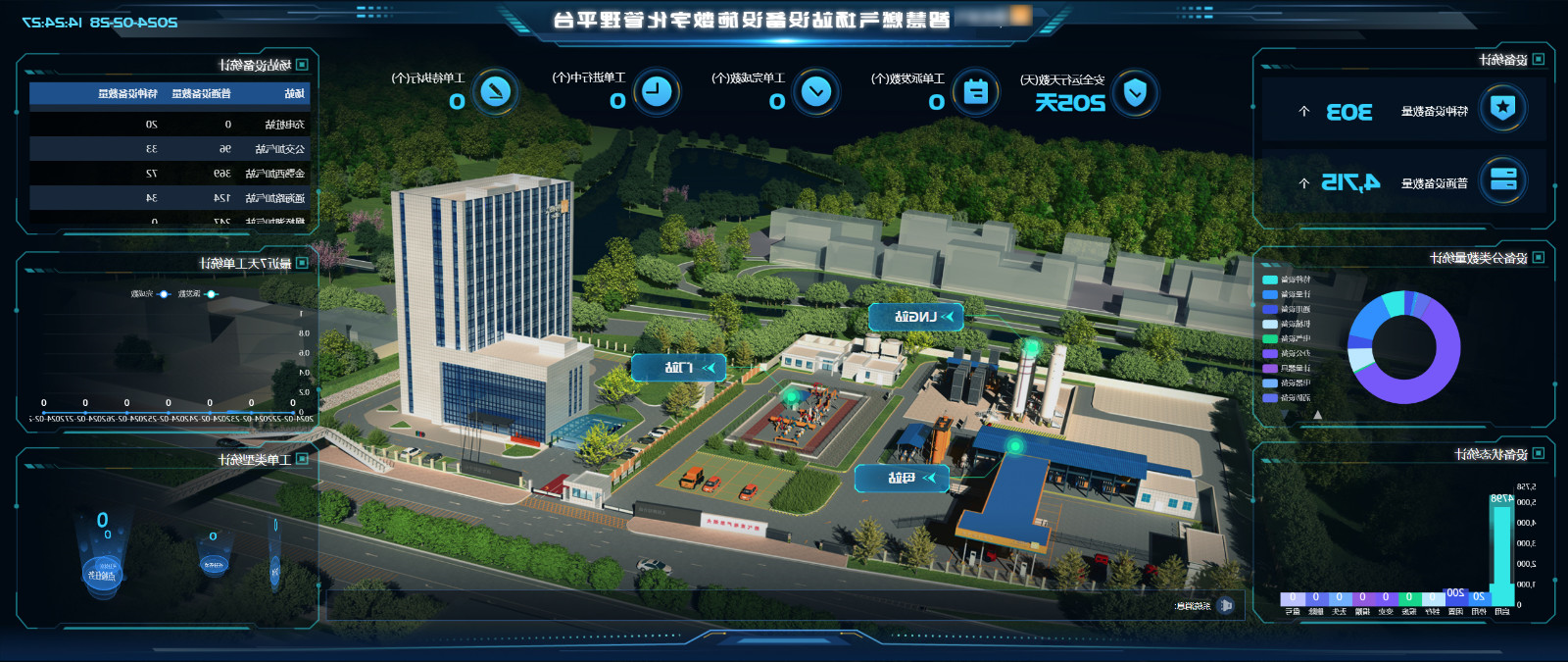Click the 启用 bar in the status chart
1568x662 pixels.
[1500, 549]
